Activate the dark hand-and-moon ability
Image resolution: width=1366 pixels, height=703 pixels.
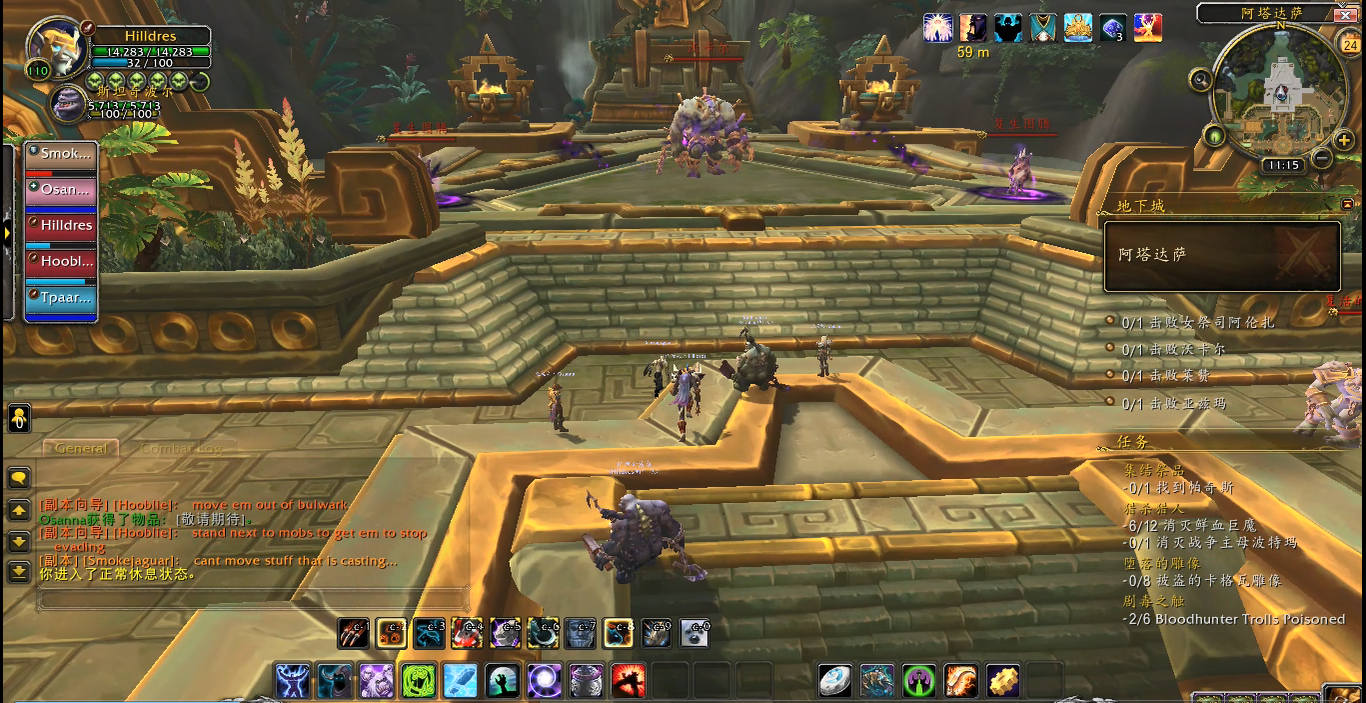point(503,681)
